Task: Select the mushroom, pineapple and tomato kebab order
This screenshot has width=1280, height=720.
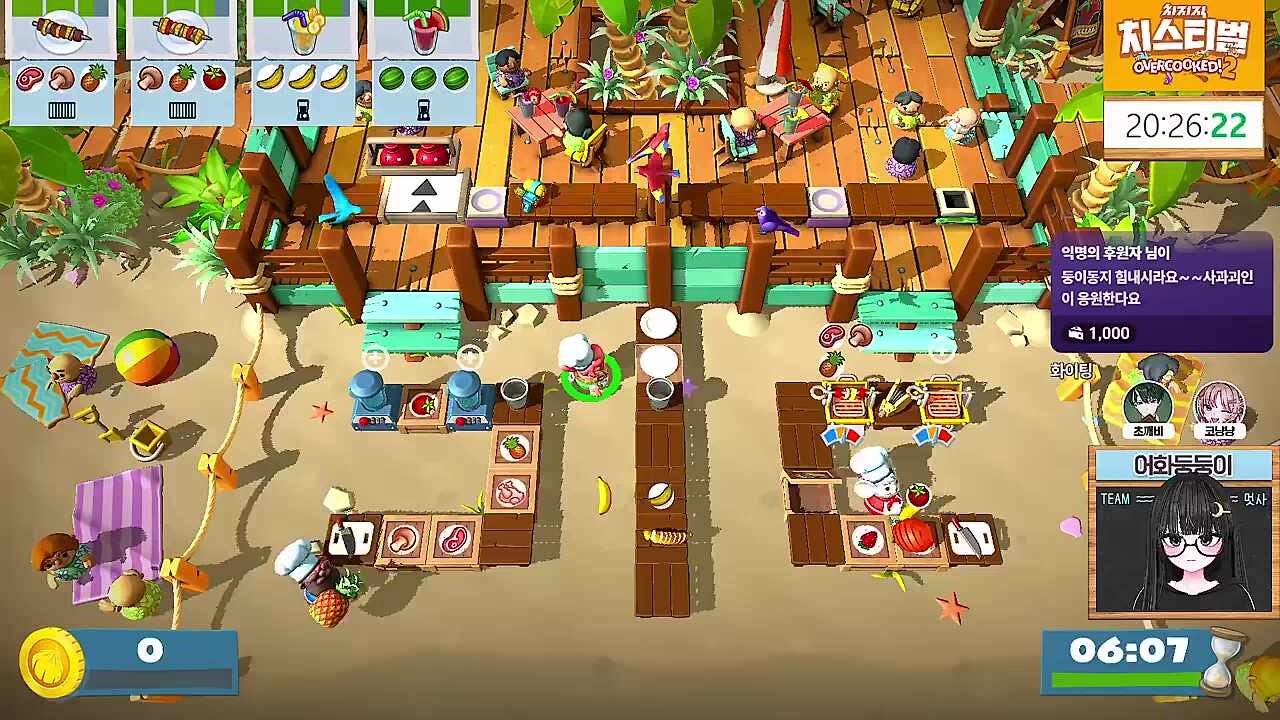Action: pyautogui.click(x=181, y=60)
